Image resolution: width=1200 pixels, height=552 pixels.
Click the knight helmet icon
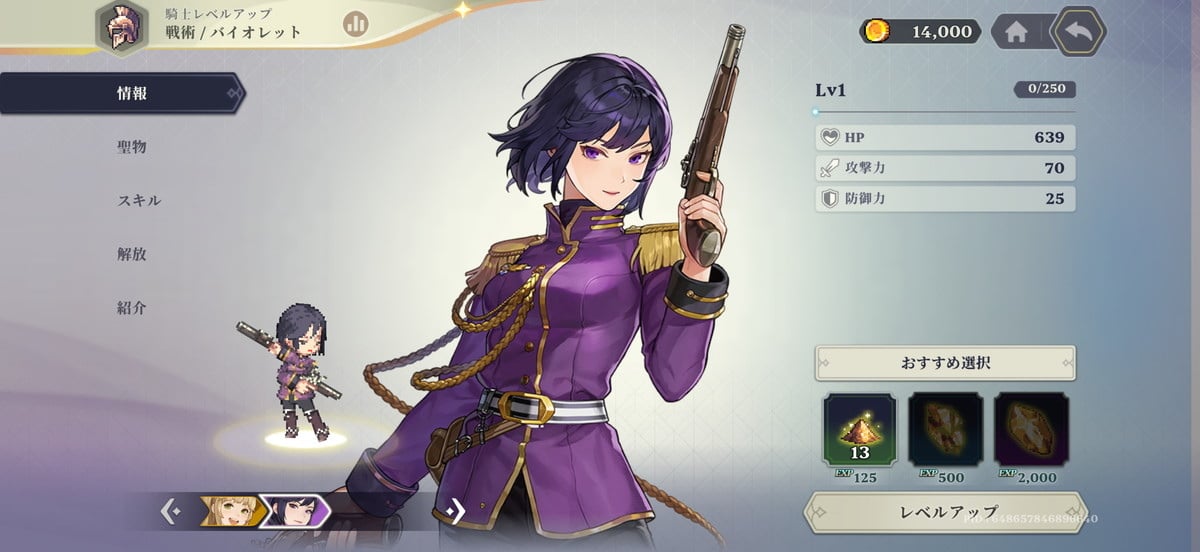tap(122, 27)
